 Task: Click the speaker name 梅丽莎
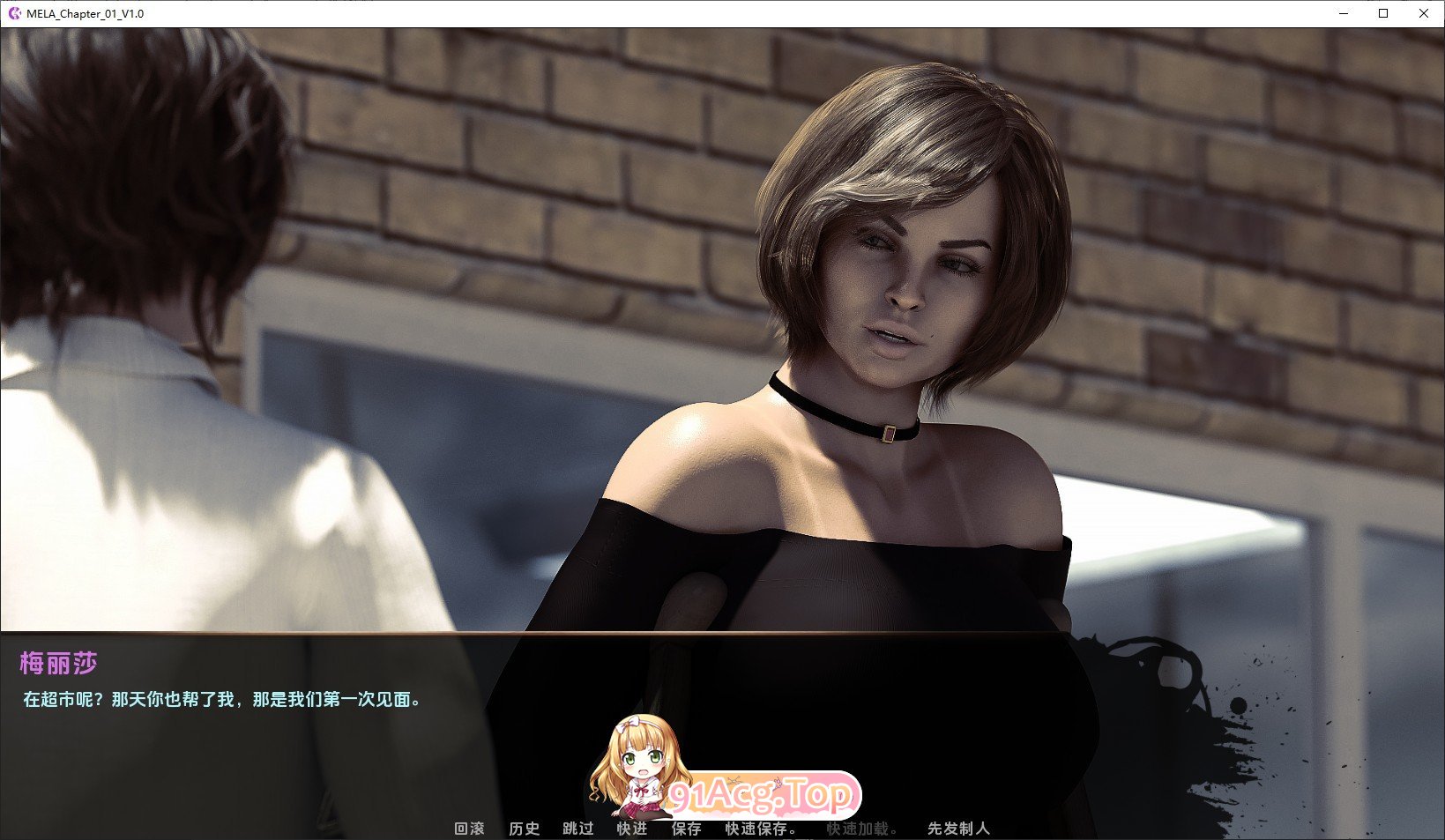[57, 664]
